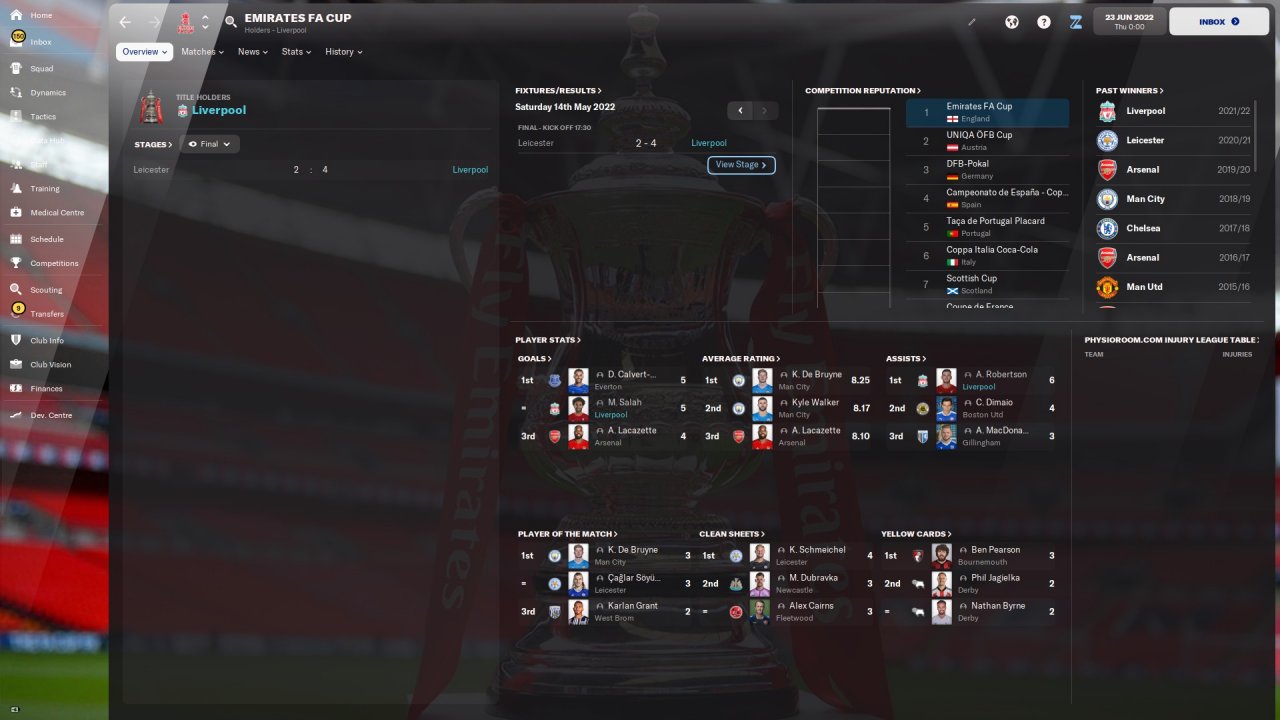Open Leicester in past winners list
The height and width of the screenshot is (720, 1280).
click(x=1144, y=140)
